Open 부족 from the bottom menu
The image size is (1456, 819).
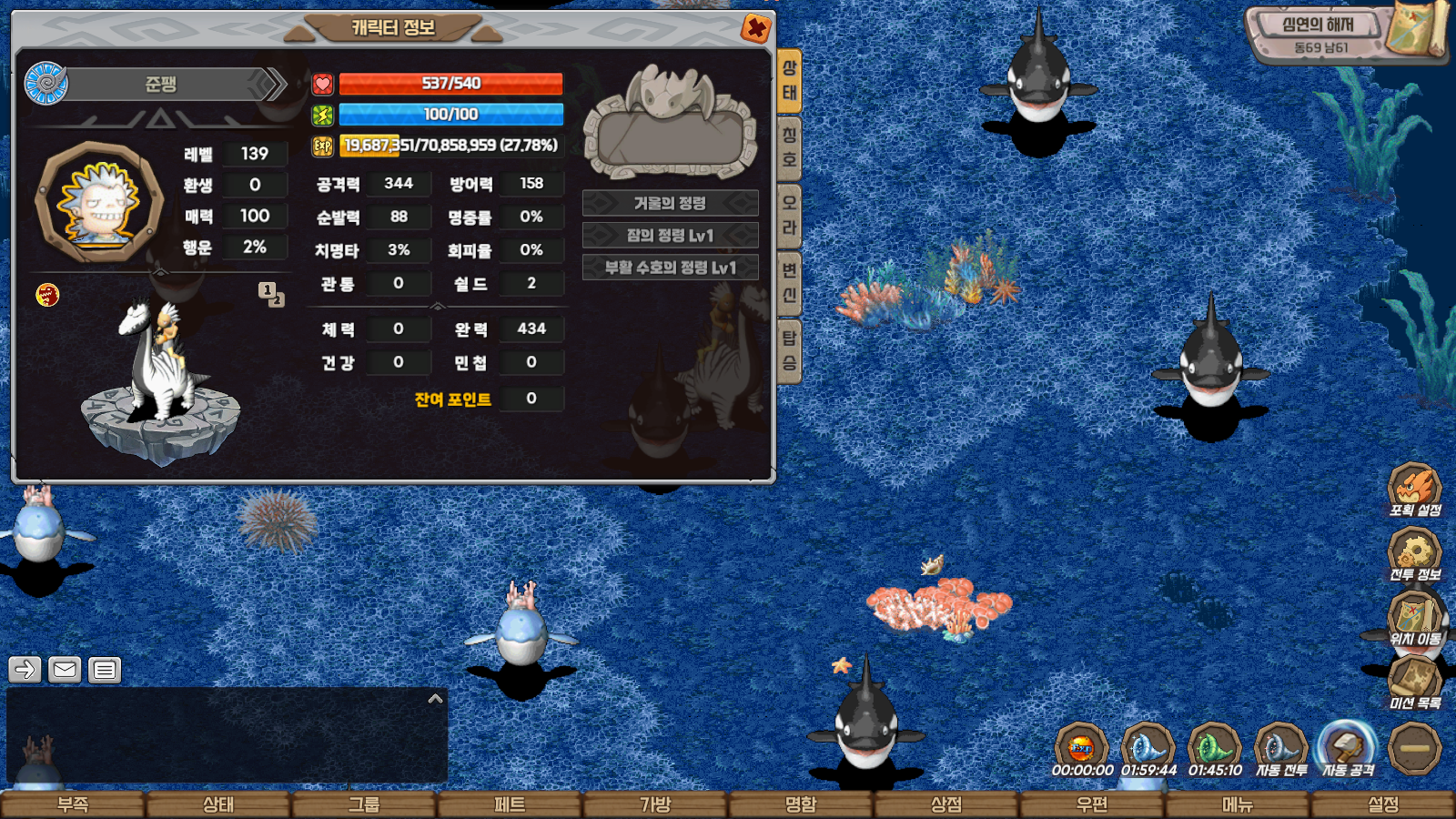click(73, 804)
